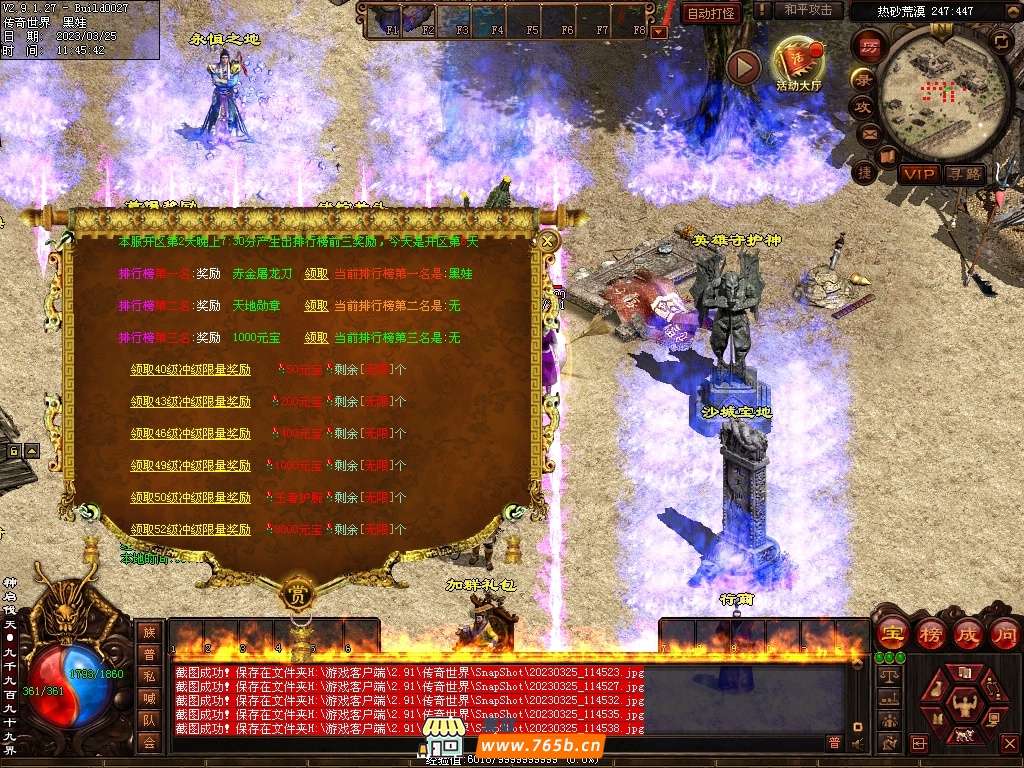
Task: Close the ranking rewards dialog
Action: pyautogui.click(x=547, y=240)
